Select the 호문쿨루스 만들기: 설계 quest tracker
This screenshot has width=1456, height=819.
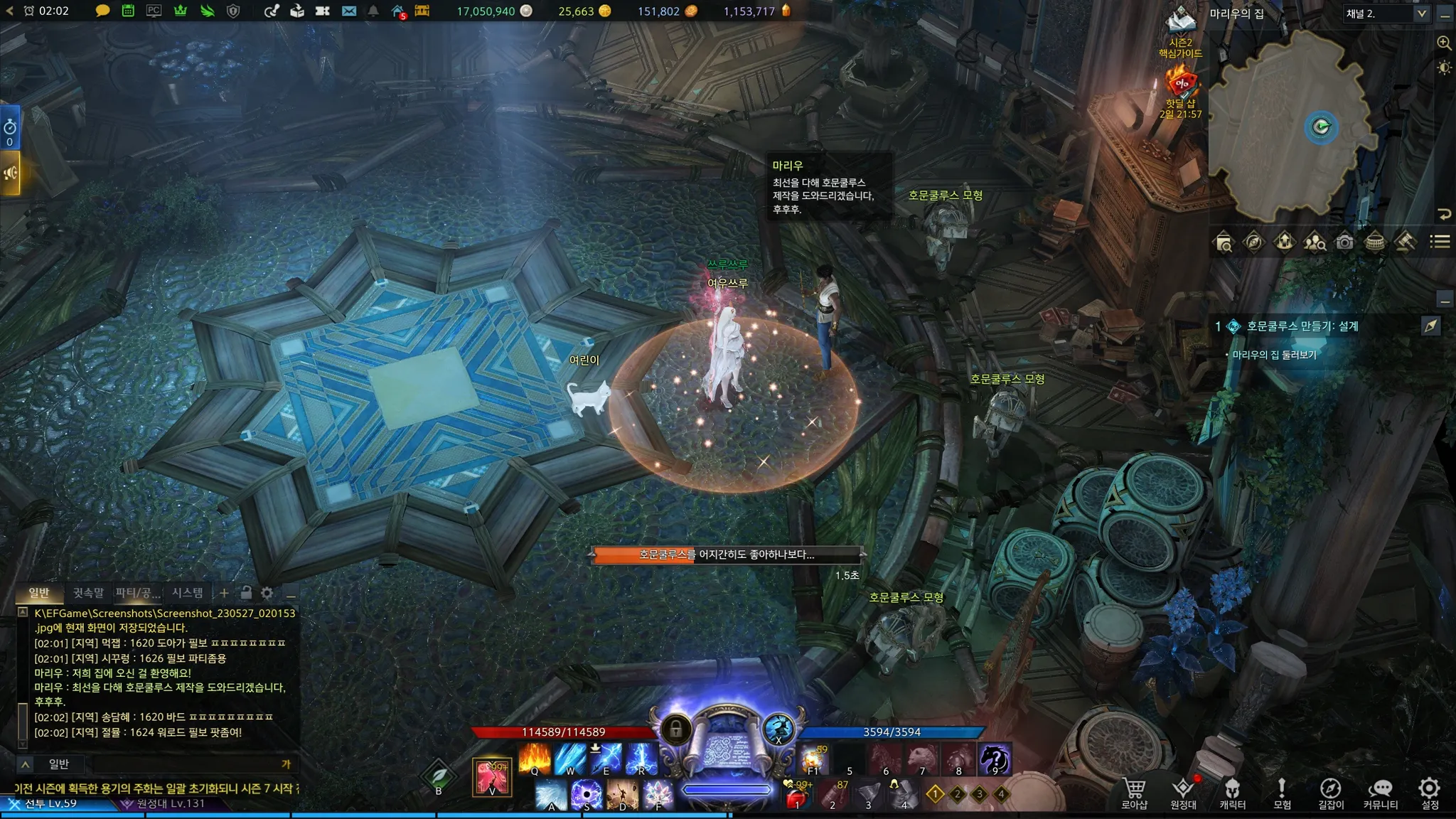click(1302, 326)
